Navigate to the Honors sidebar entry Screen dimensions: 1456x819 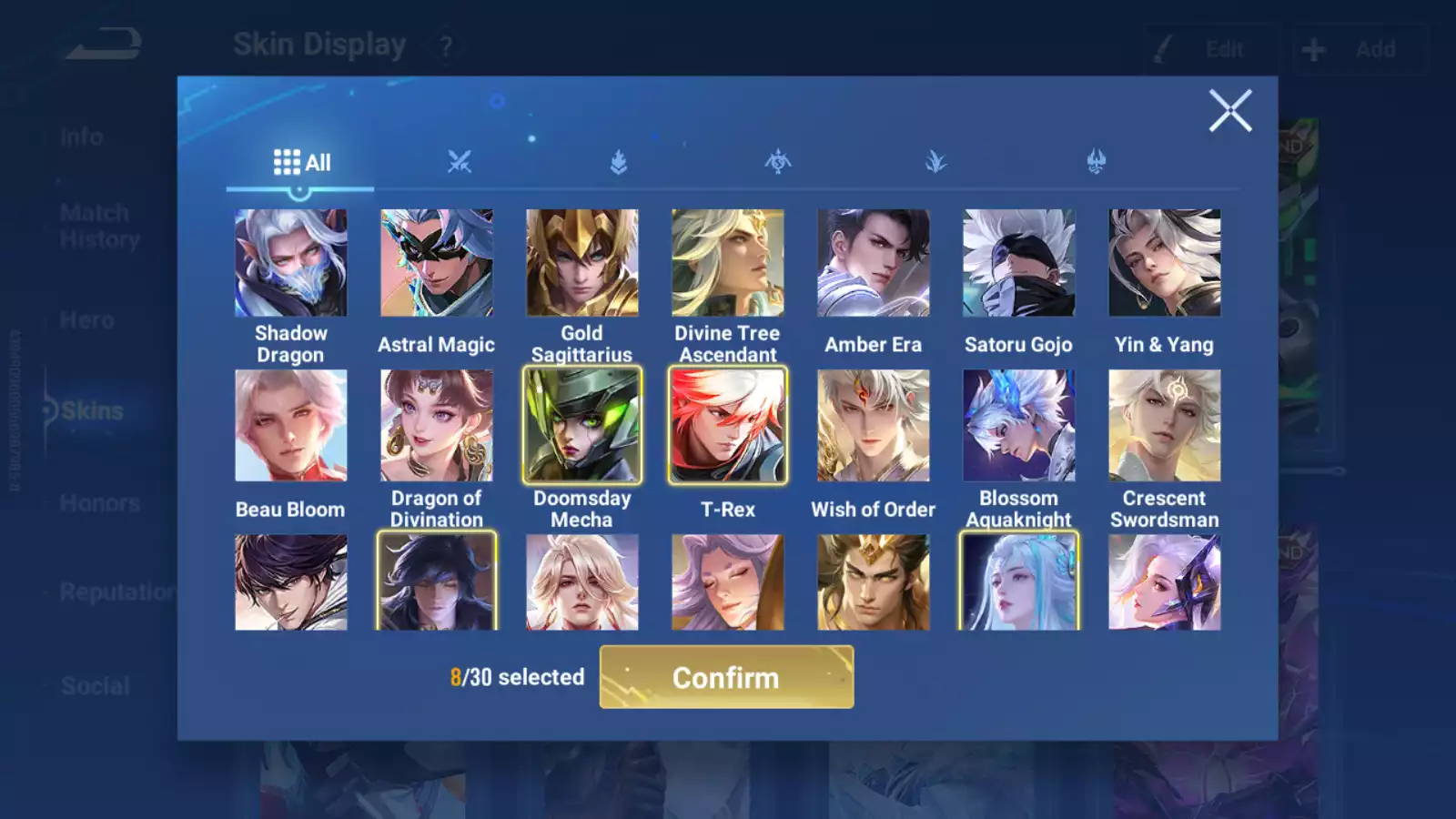(100, 502)
